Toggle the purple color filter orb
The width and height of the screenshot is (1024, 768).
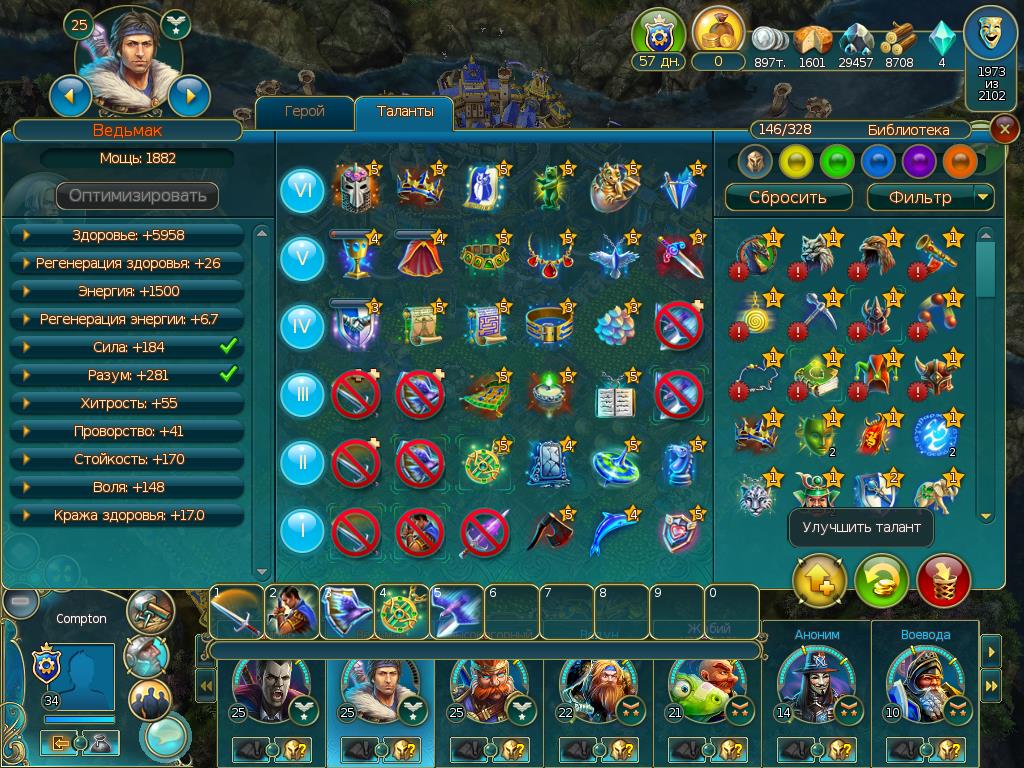[x=918, y=161]
